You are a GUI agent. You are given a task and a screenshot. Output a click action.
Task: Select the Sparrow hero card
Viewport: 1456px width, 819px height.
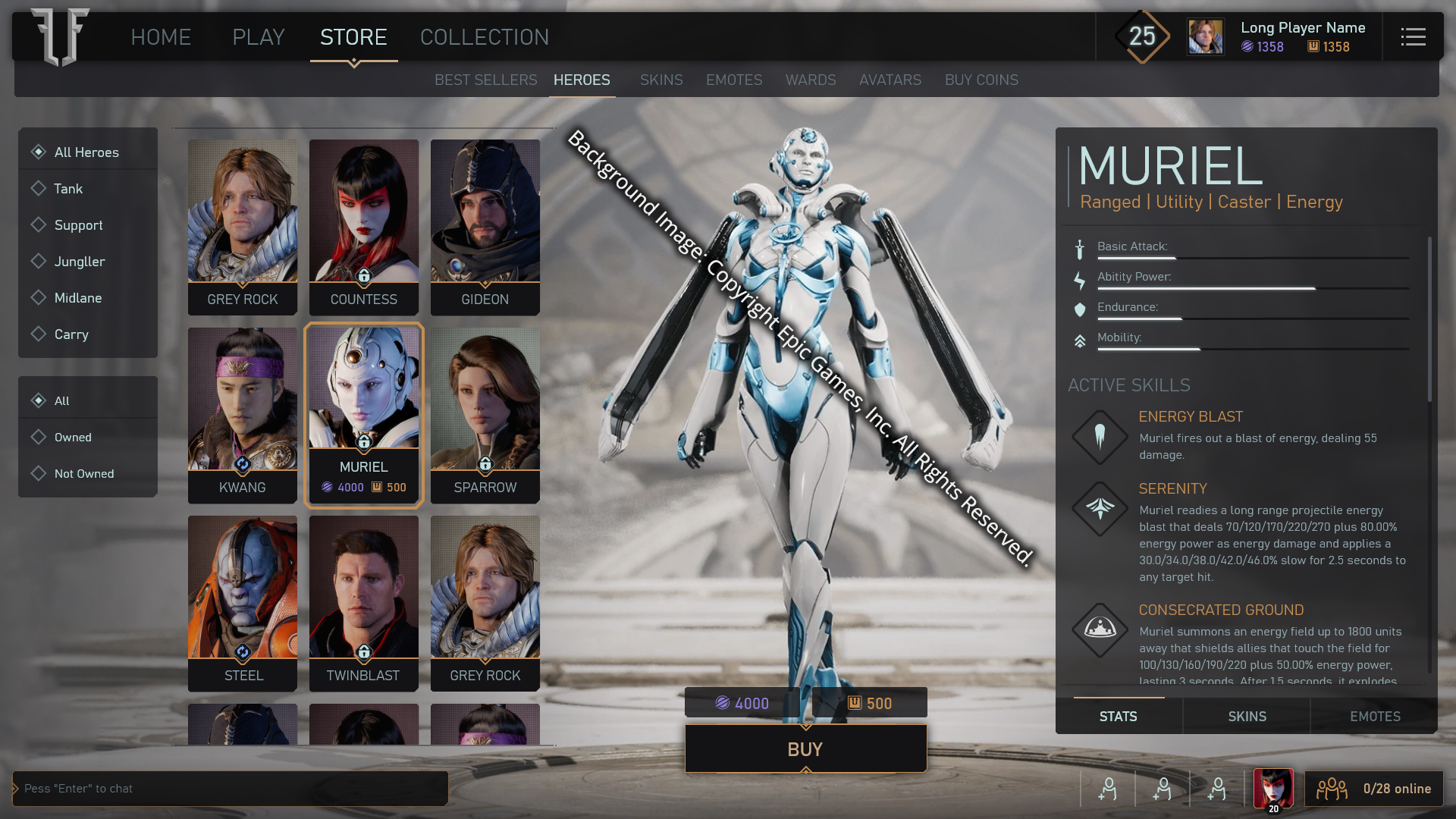pyautogui.click(x=485, y=415)
